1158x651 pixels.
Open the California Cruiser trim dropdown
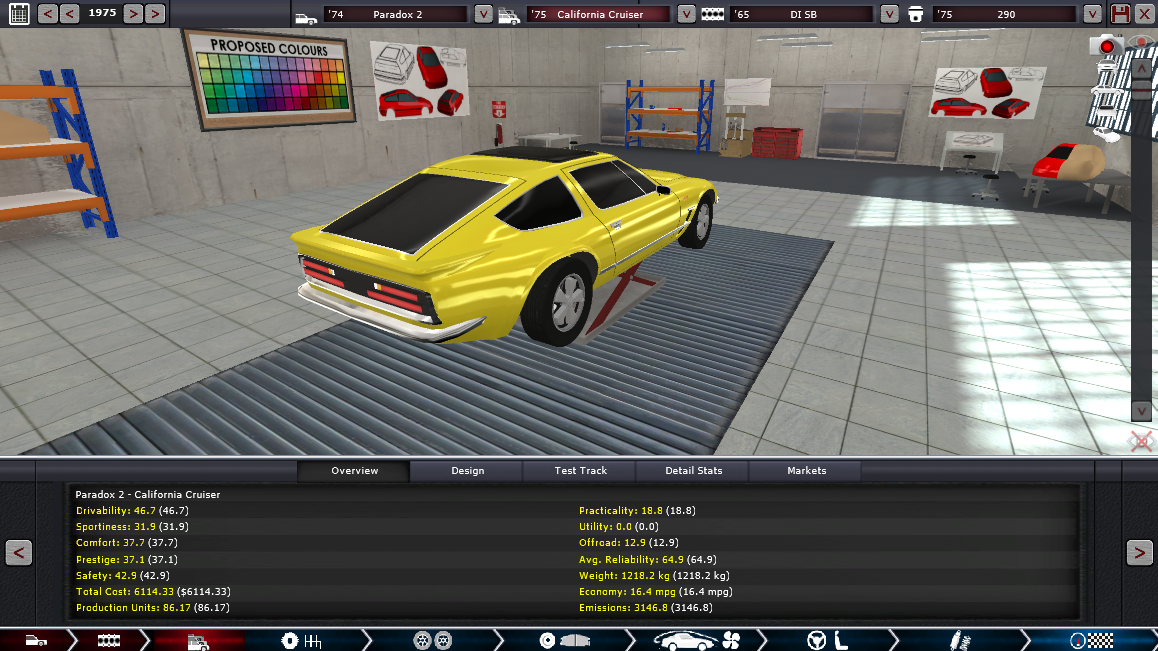686,14
